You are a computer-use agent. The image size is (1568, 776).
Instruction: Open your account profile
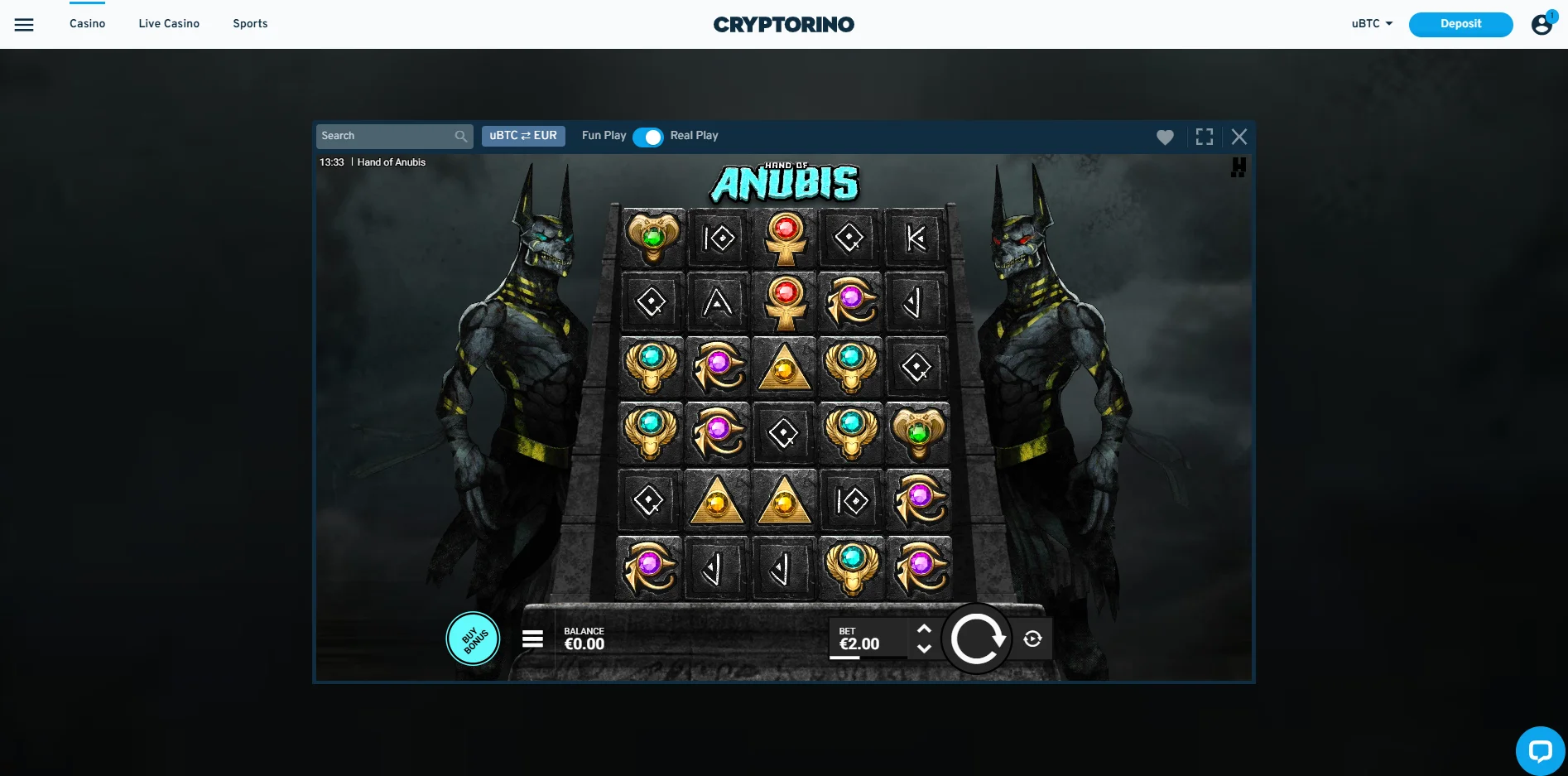pos(1542,24)
